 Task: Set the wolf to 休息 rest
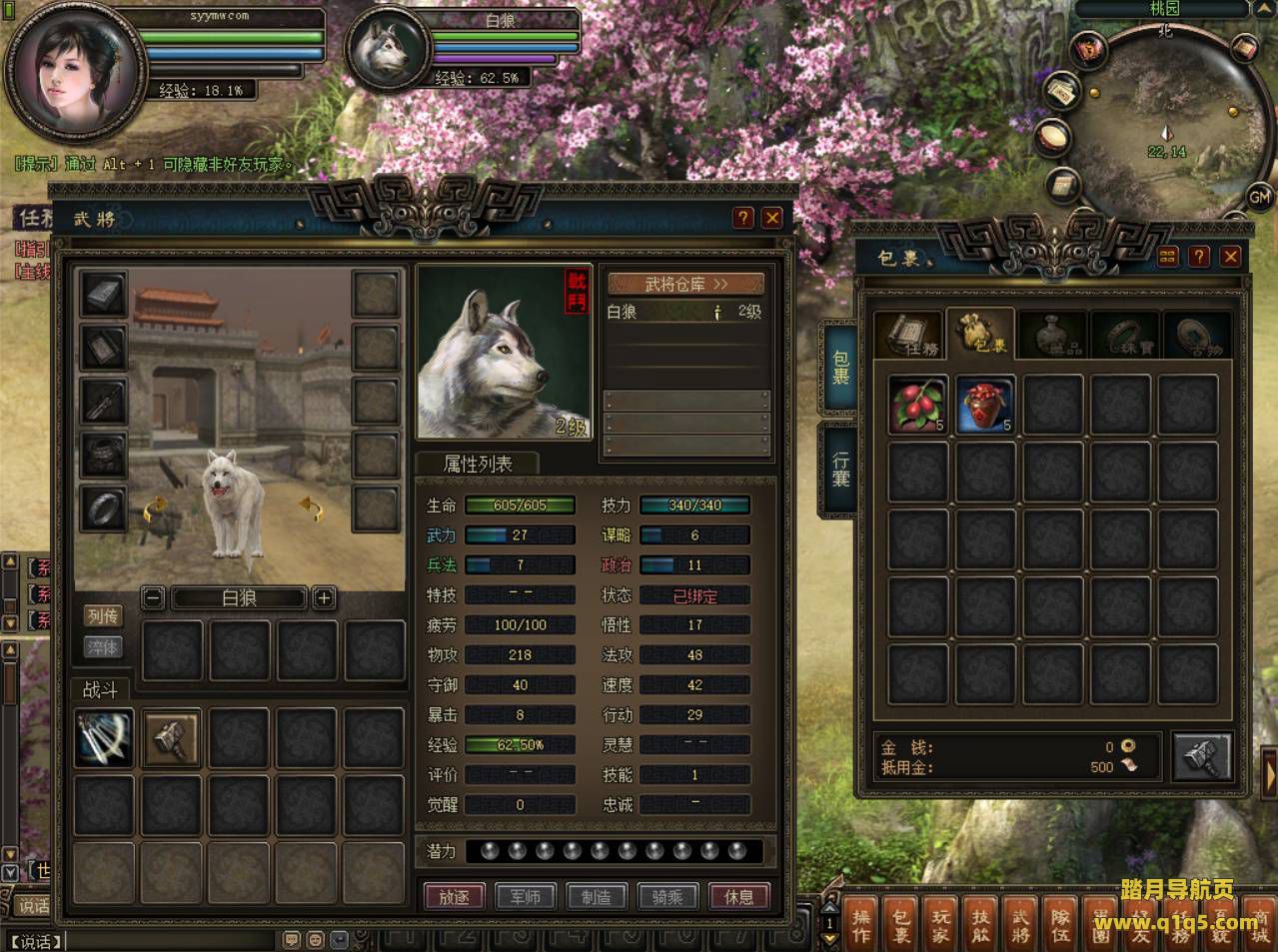pos(738,896)
